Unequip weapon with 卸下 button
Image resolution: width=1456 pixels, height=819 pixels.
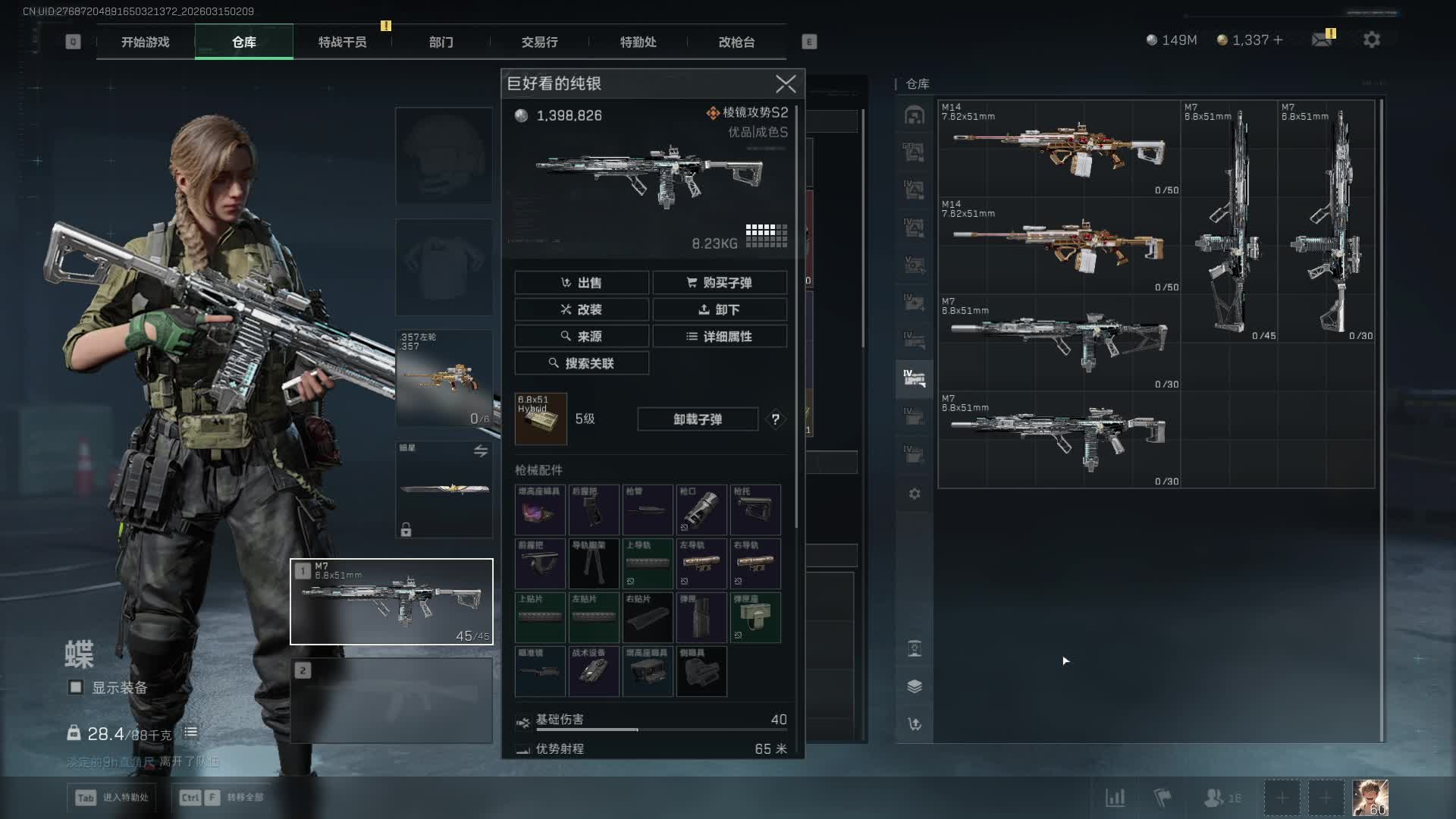click(x=720, y=309)
